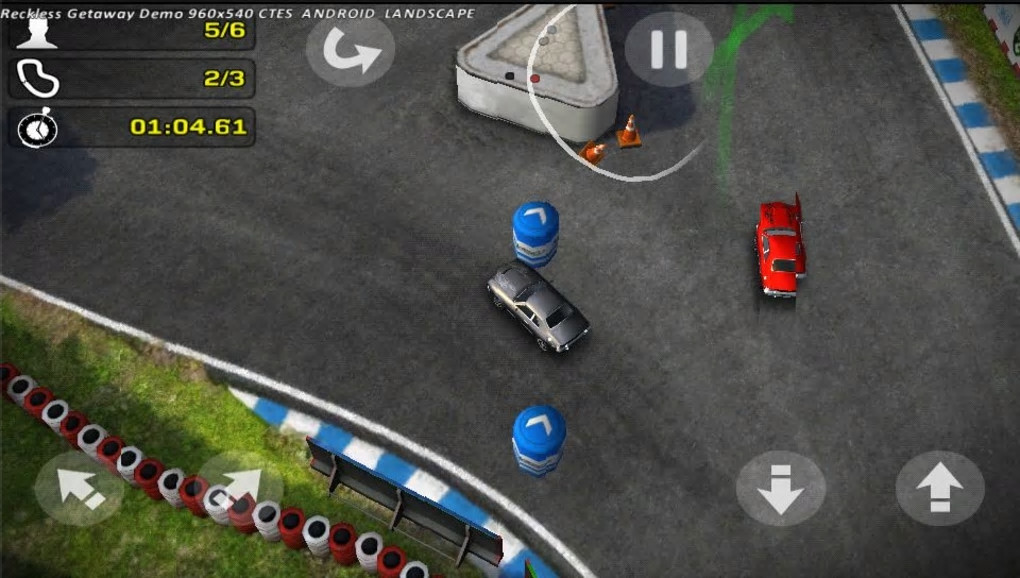Steer left with the left arrow
1020x578 pixels.
[79, 488]
